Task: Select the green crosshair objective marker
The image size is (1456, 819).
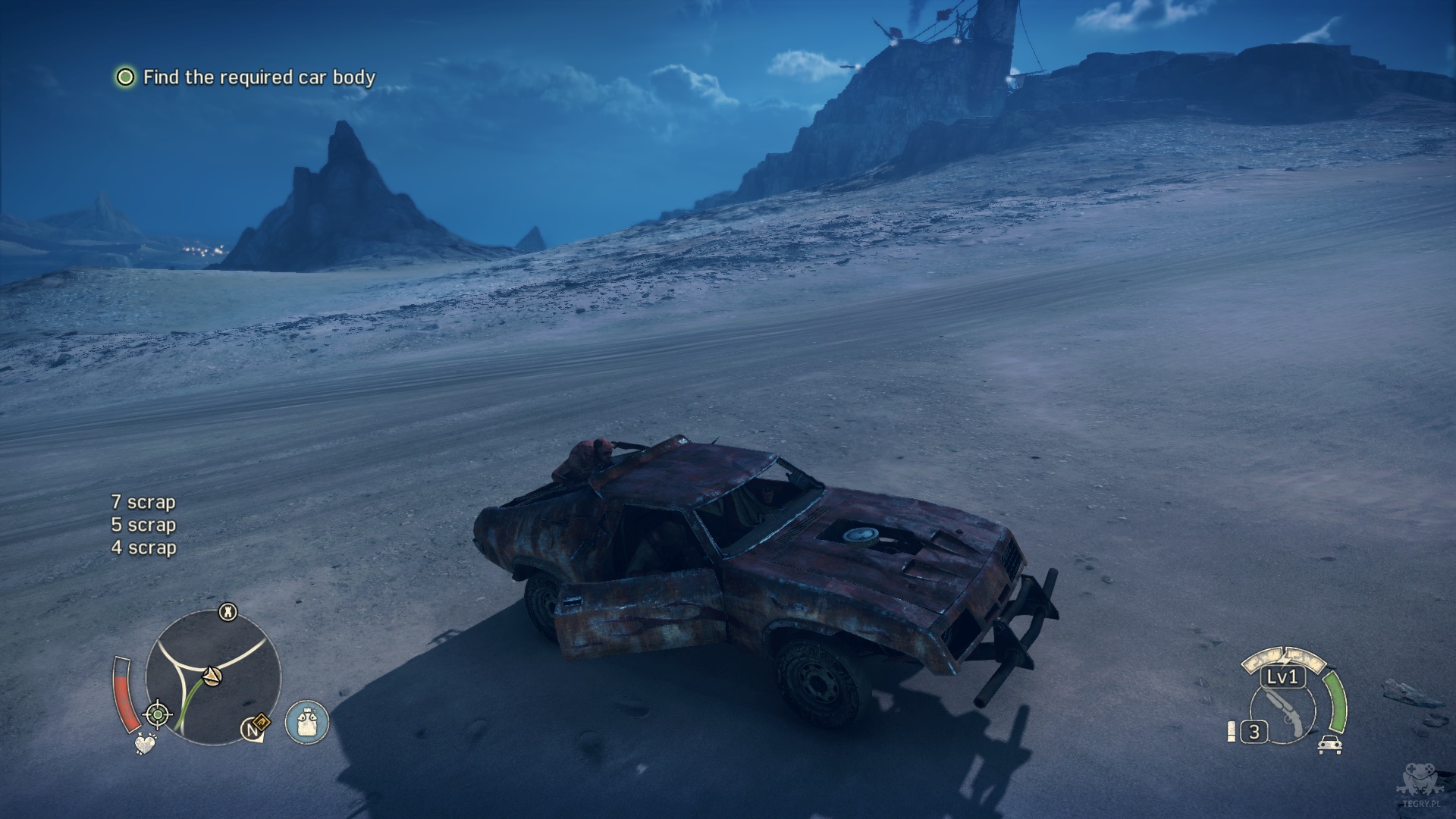Action: [x=158, y=714]
